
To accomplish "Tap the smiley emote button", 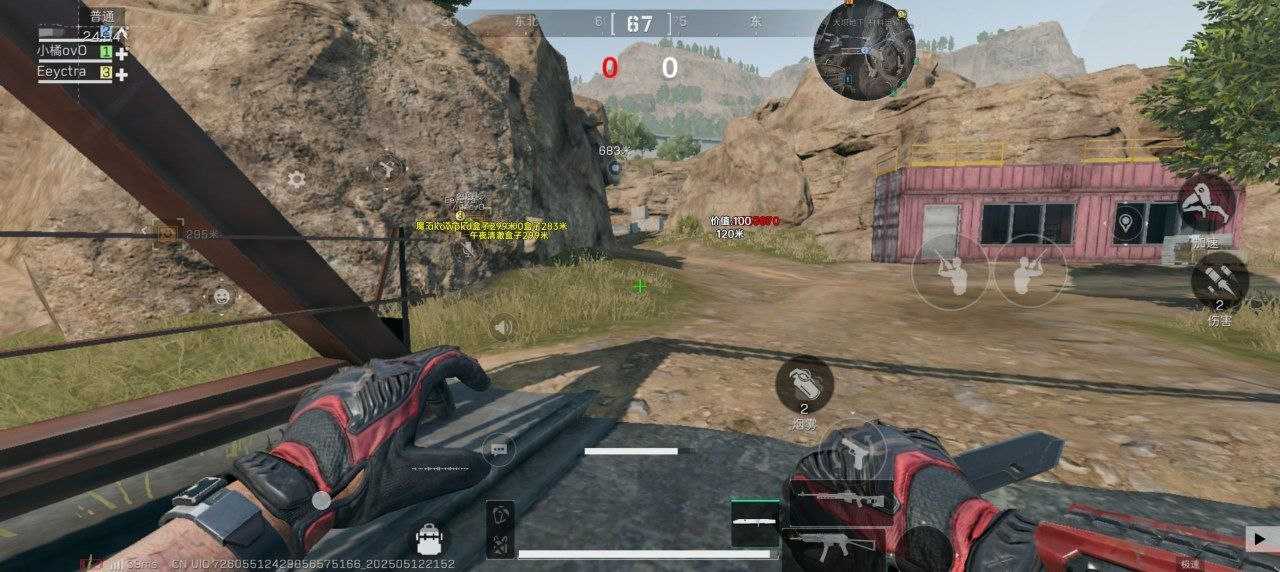I will (221, 296).
